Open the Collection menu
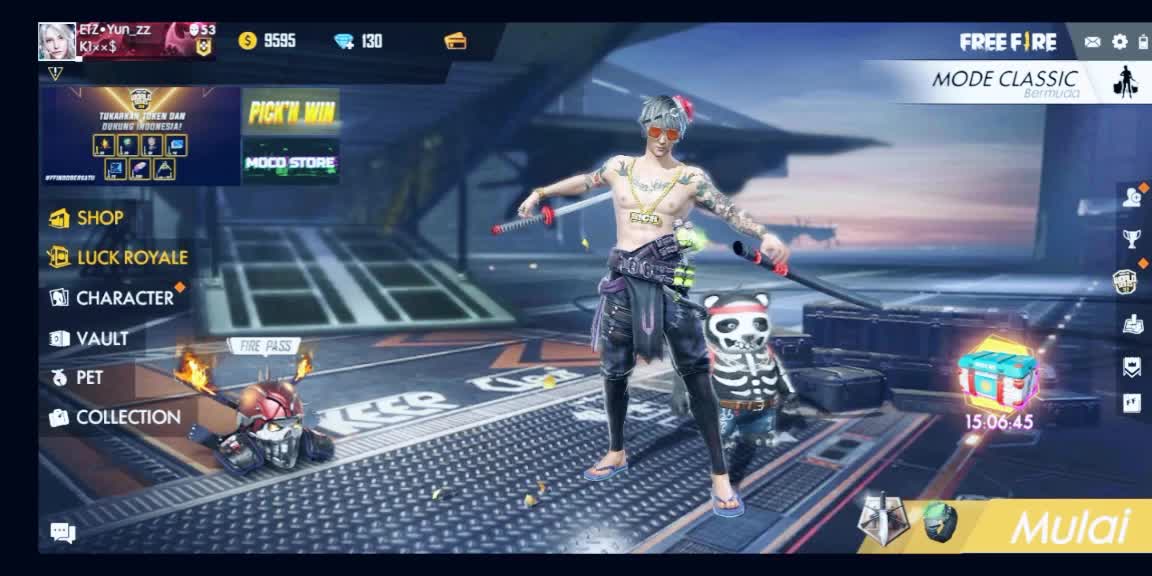The image size is (1152, 576). pyautogui.click(x=126, y=418)
